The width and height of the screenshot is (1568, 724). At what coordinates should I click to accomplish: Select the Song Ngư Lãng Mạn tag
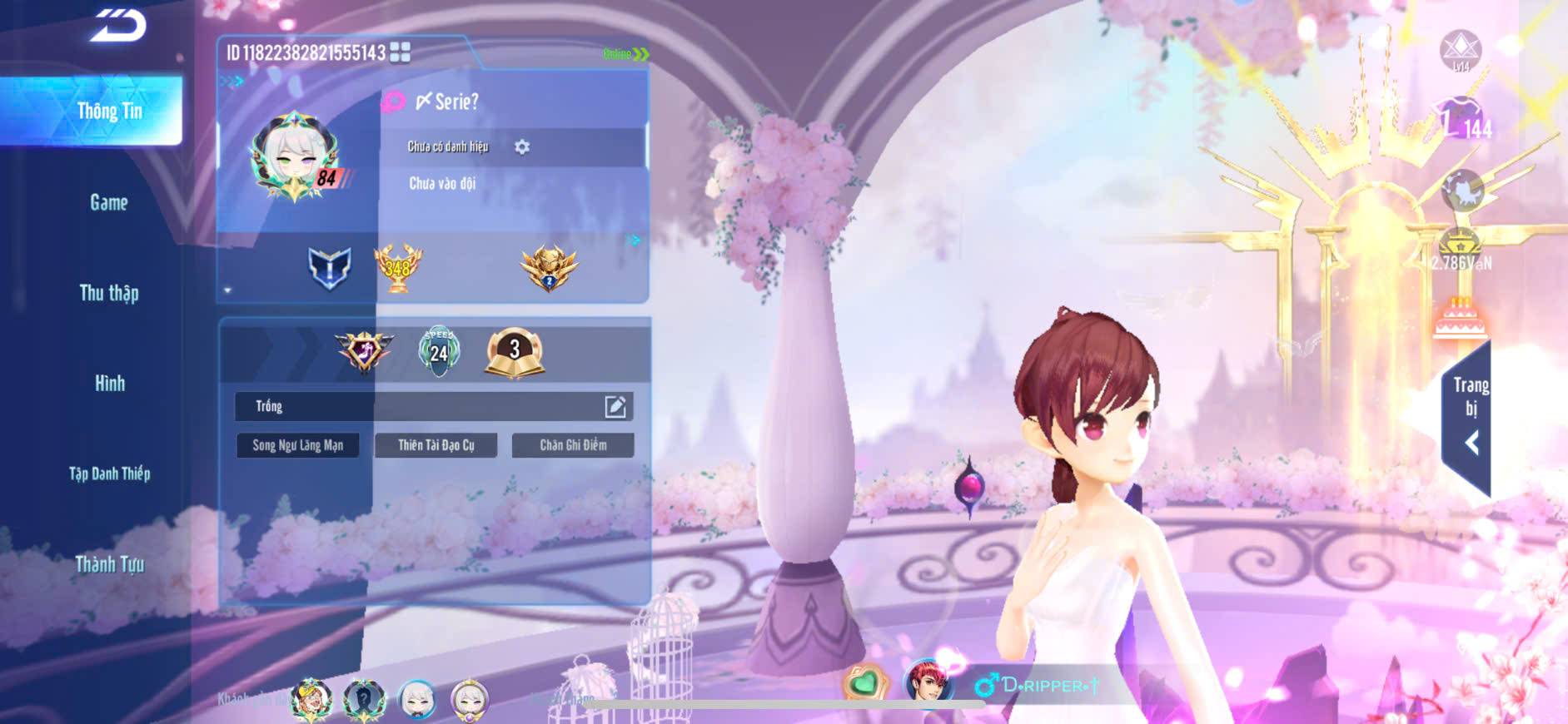[298, 445]
